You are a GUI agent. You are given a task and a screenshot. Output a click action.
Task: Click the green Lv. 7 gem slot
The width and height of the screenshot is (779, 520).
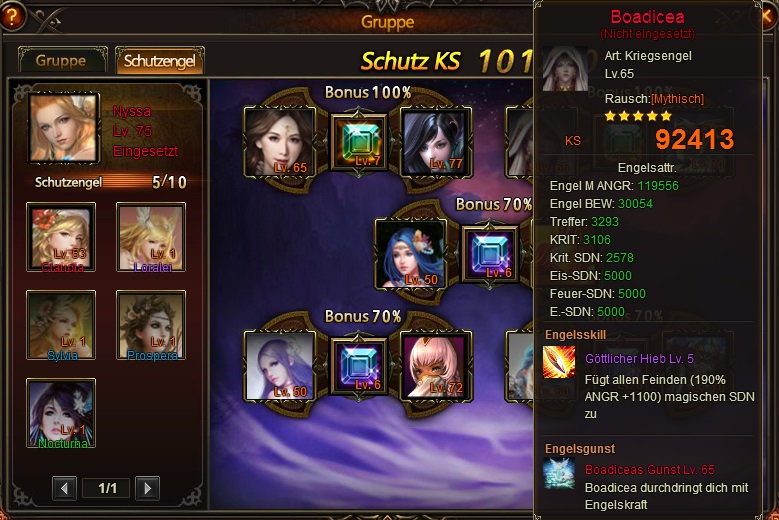pyautogui.click(x=358, y=144)
